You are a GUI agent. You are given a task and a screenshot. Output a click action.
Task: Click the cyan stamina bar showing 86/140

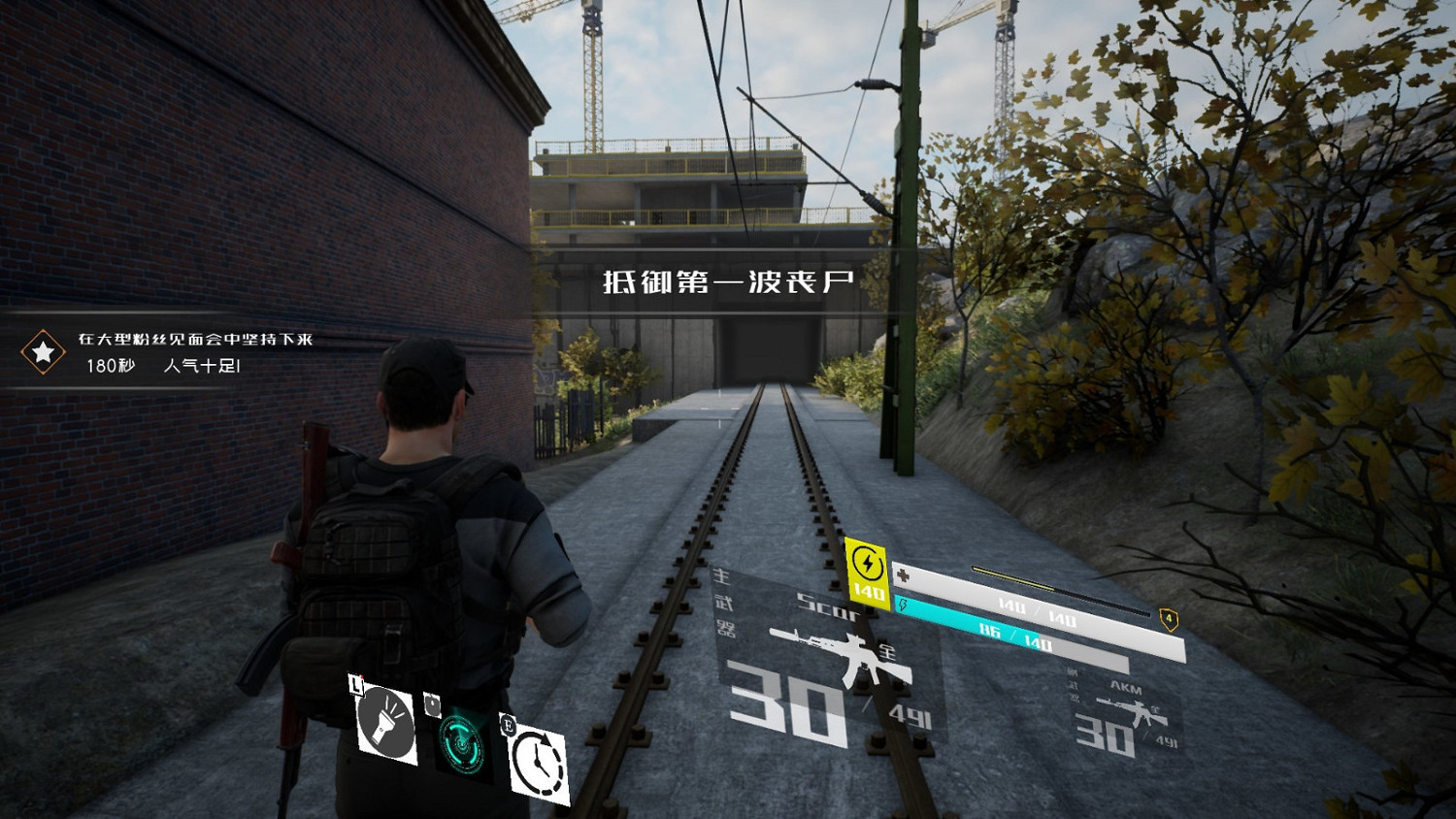[x=1009, y=633]
